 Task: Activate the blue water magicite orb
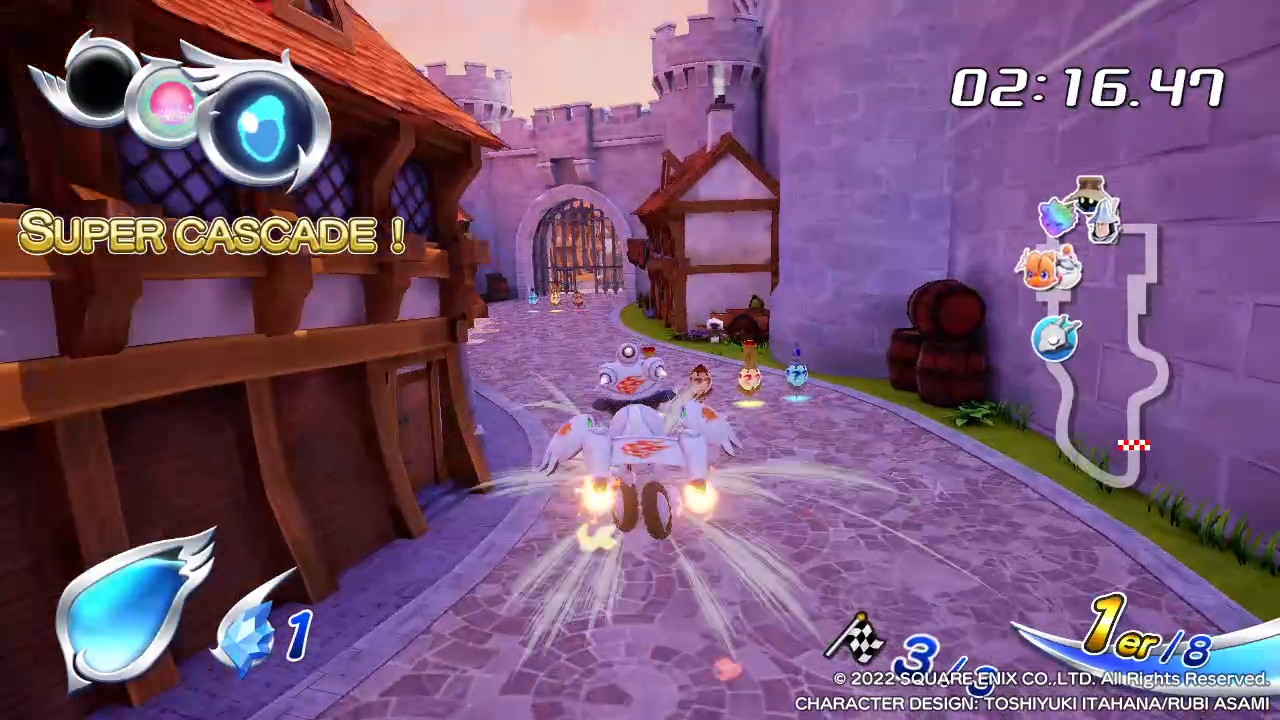click(263, 130)
